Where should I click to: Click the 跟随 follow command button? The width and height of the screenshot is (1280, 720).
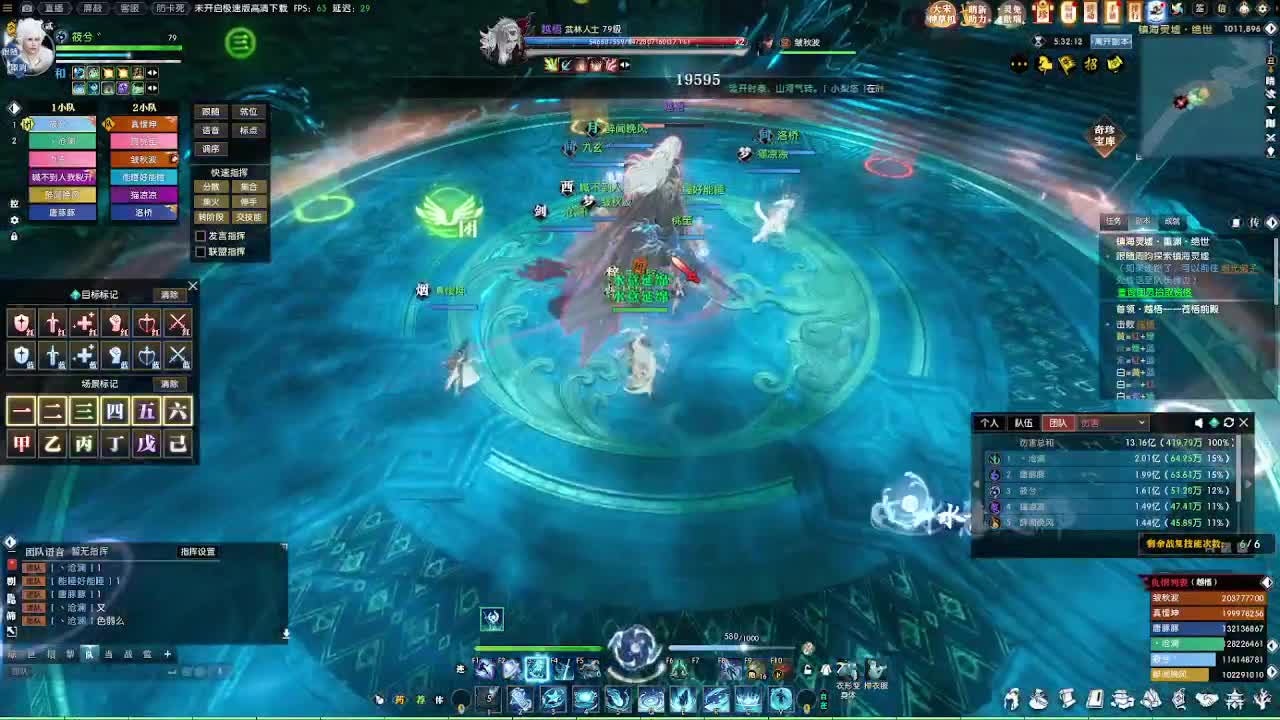210,113
